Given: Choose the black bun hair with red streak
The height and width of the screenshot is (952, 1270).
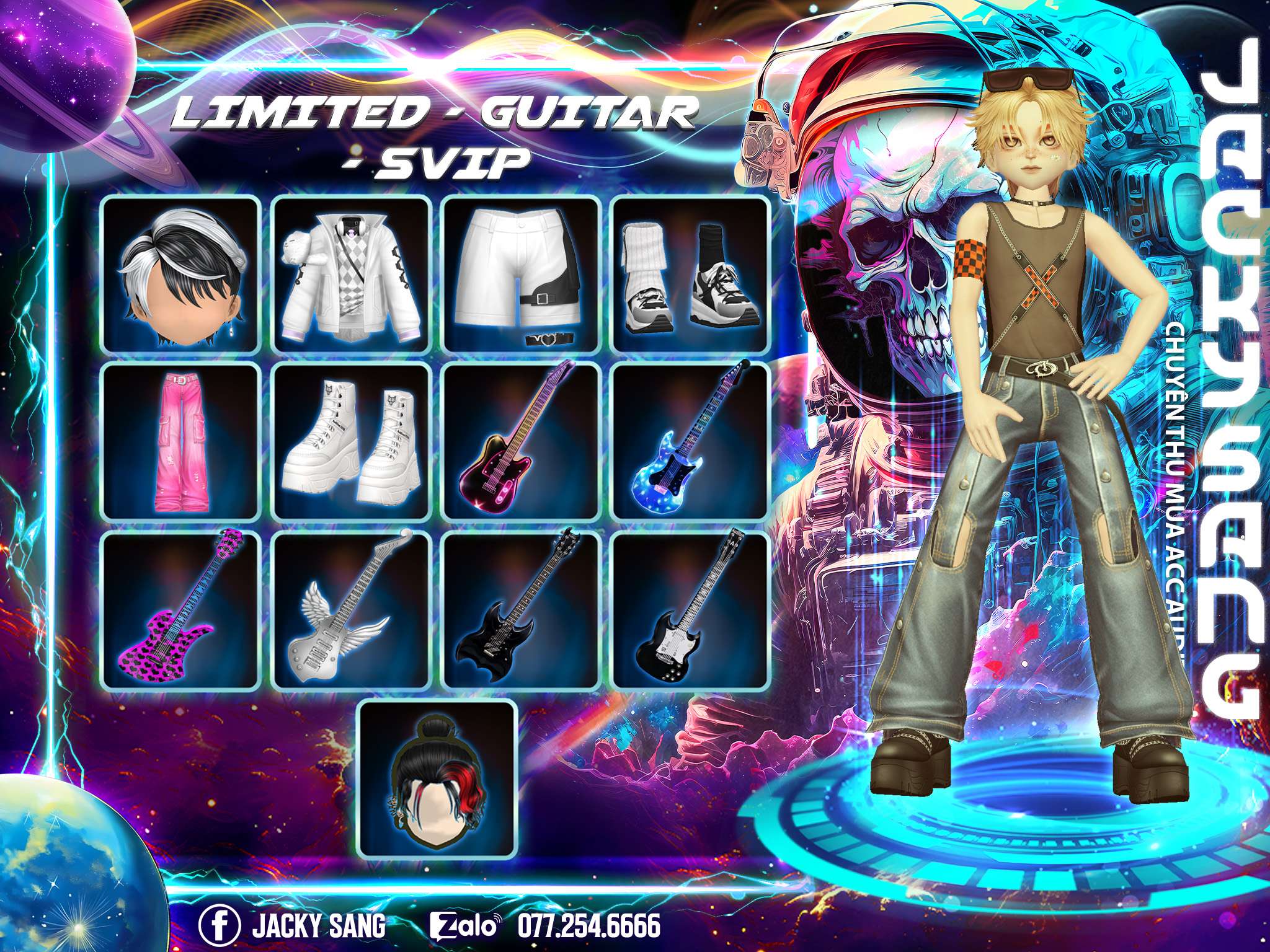Looking at the screenshot, I should pos(438,779).
